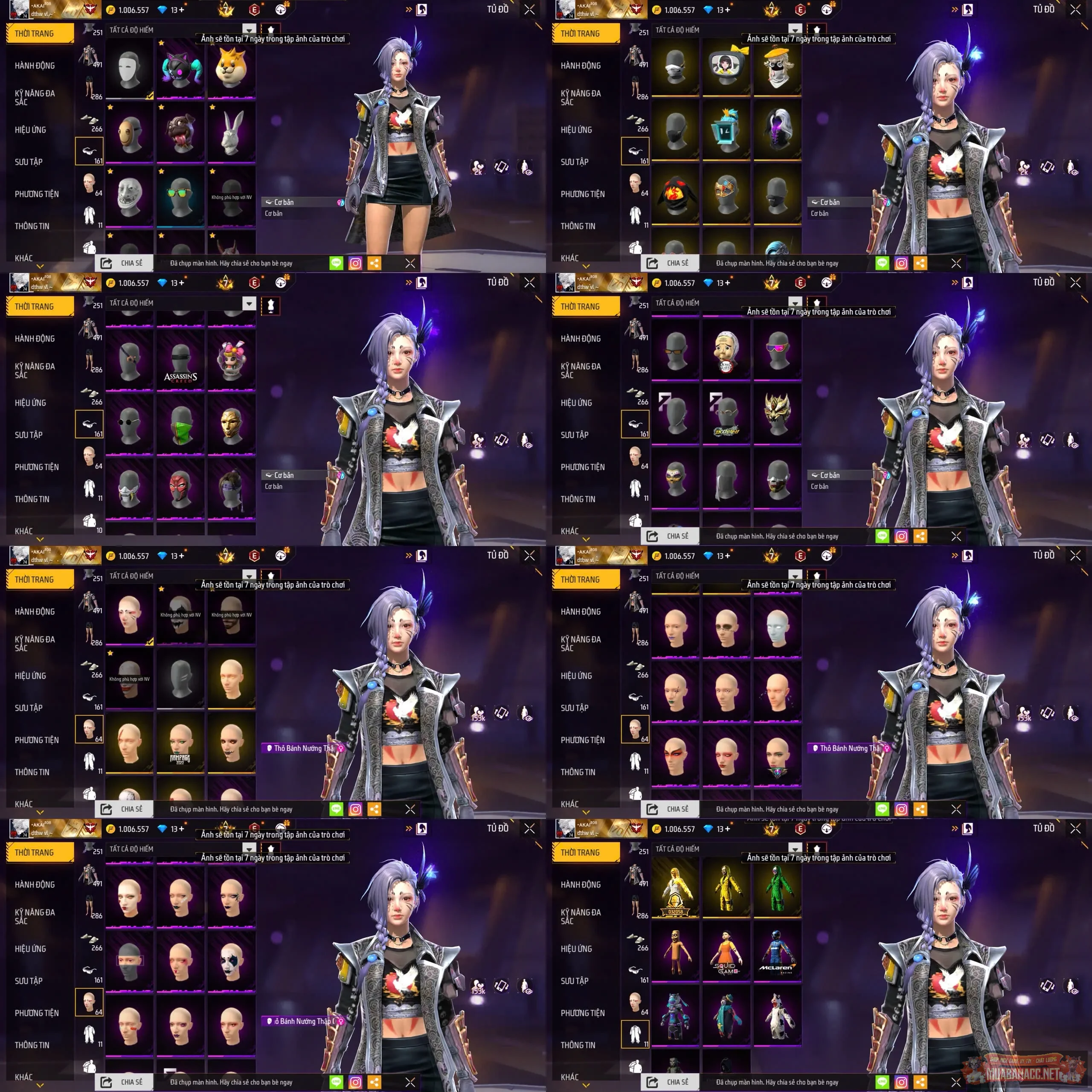
Task: Open the head customization category icon
Action: coord(89,183)
